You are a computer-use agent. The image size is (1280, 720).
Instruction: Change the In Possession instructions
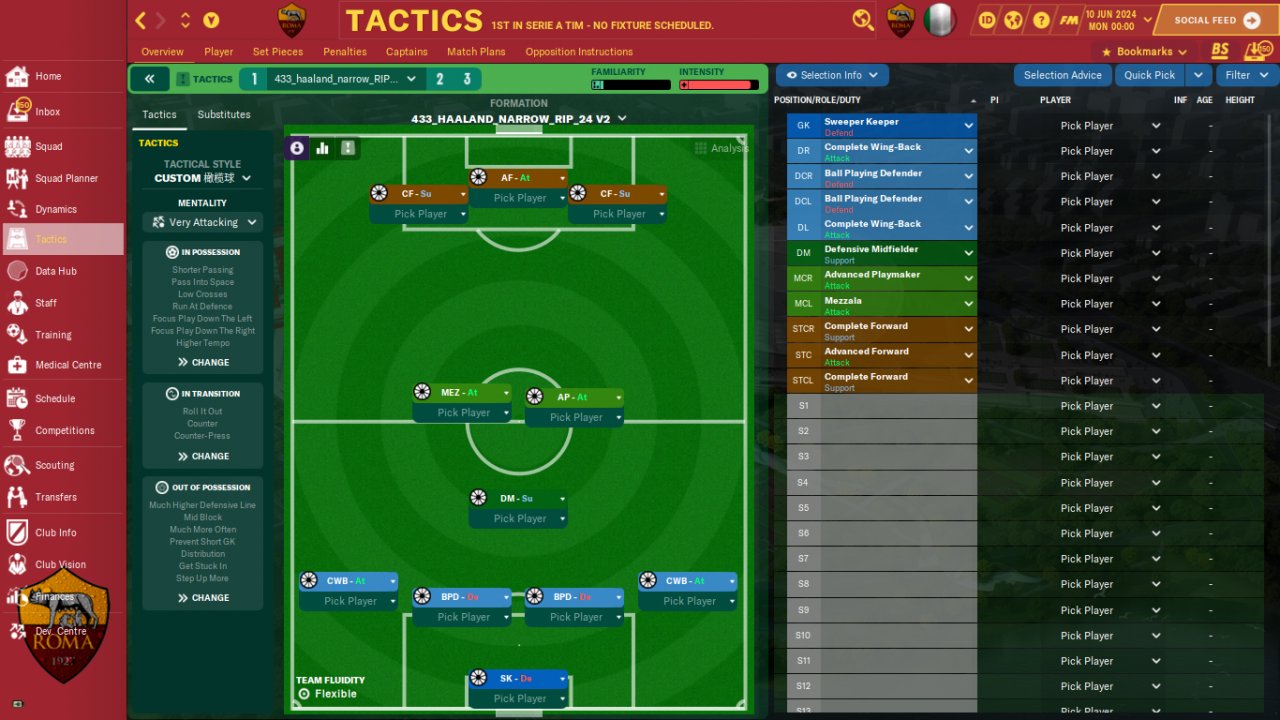(x=203, y=362)
